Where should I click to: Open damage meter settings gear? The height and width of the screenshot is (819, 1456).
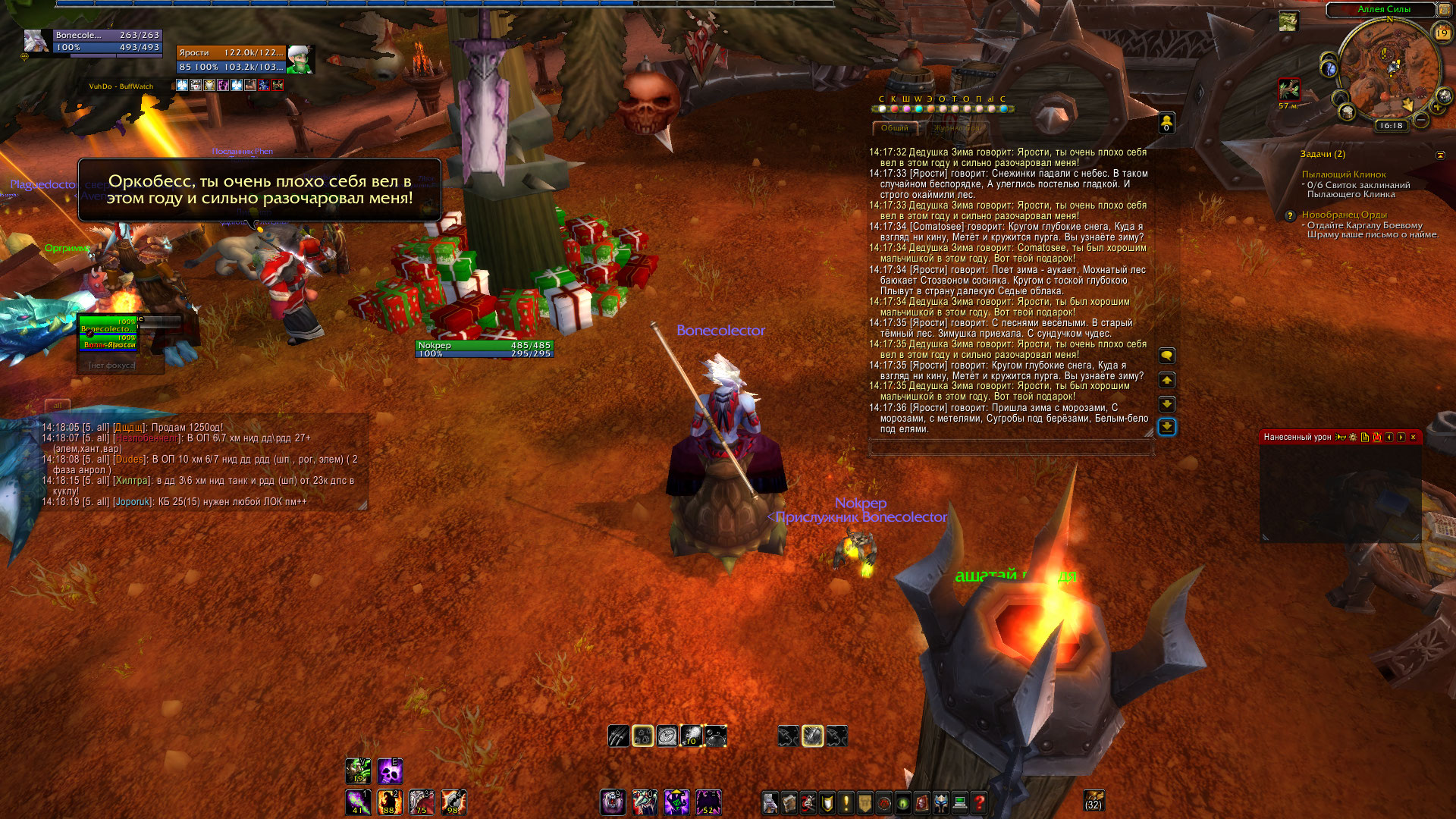click(x=1353, y=438)
